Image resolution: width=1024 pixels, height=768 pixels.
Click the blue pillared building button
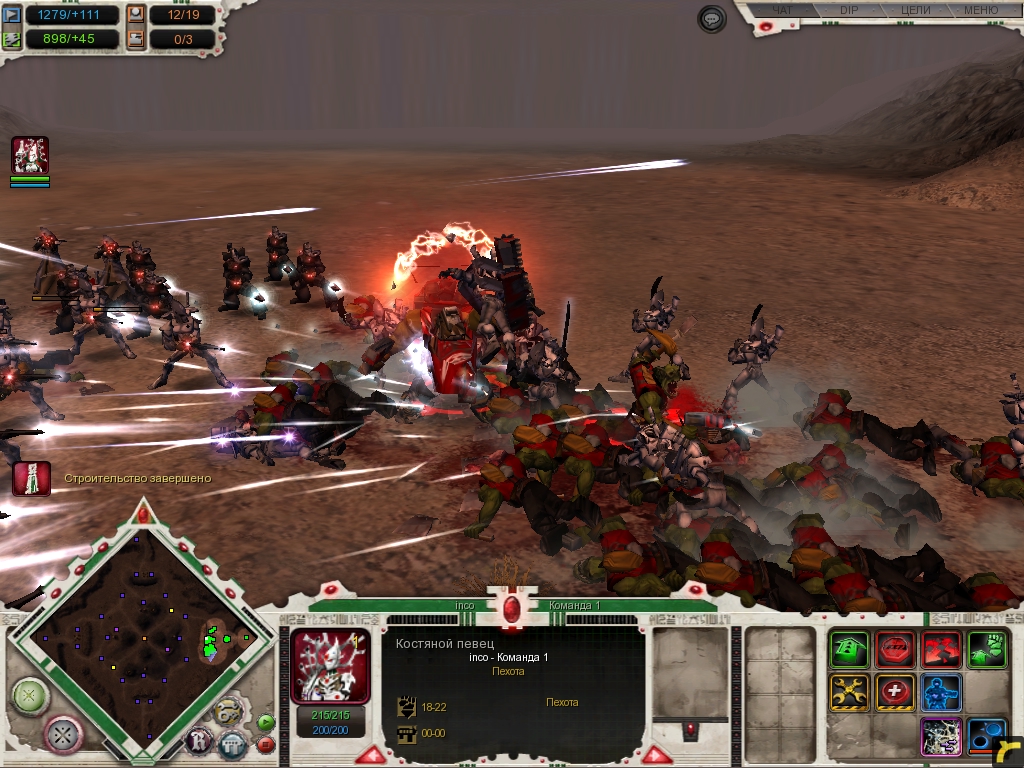[x=232, y=745]
